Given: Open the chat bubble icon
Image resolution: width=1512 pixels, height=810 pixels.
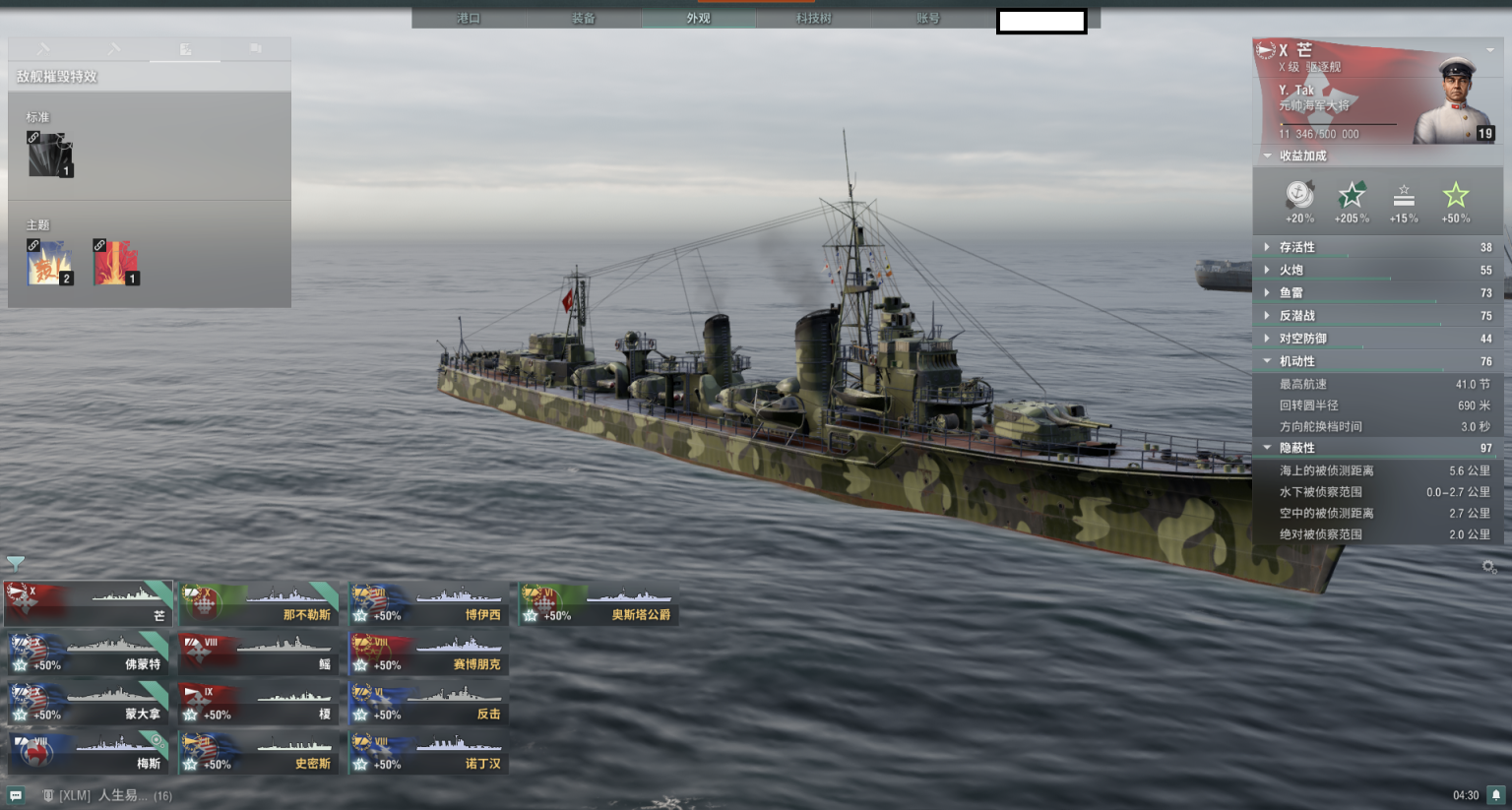Looking at the screenshot, I should click(16, 795).
